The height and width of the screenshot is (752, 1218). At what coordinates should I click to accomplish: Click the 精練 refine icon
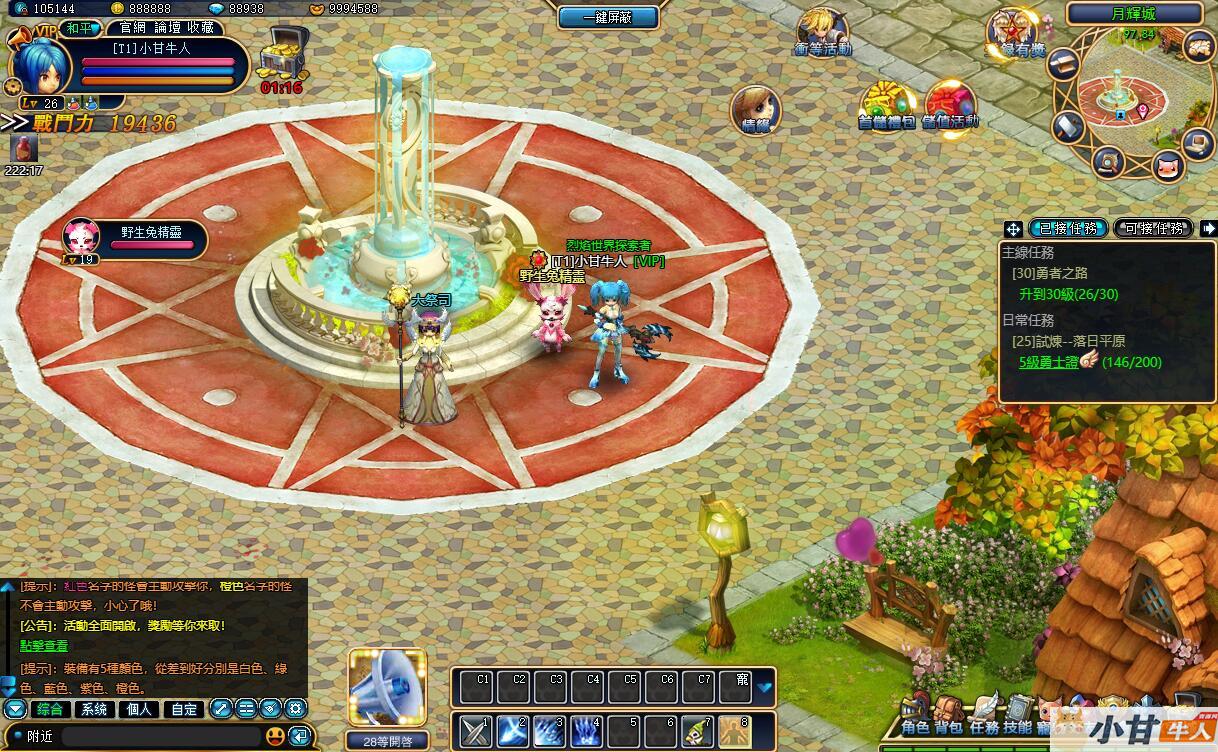click(x=754, y=109)
